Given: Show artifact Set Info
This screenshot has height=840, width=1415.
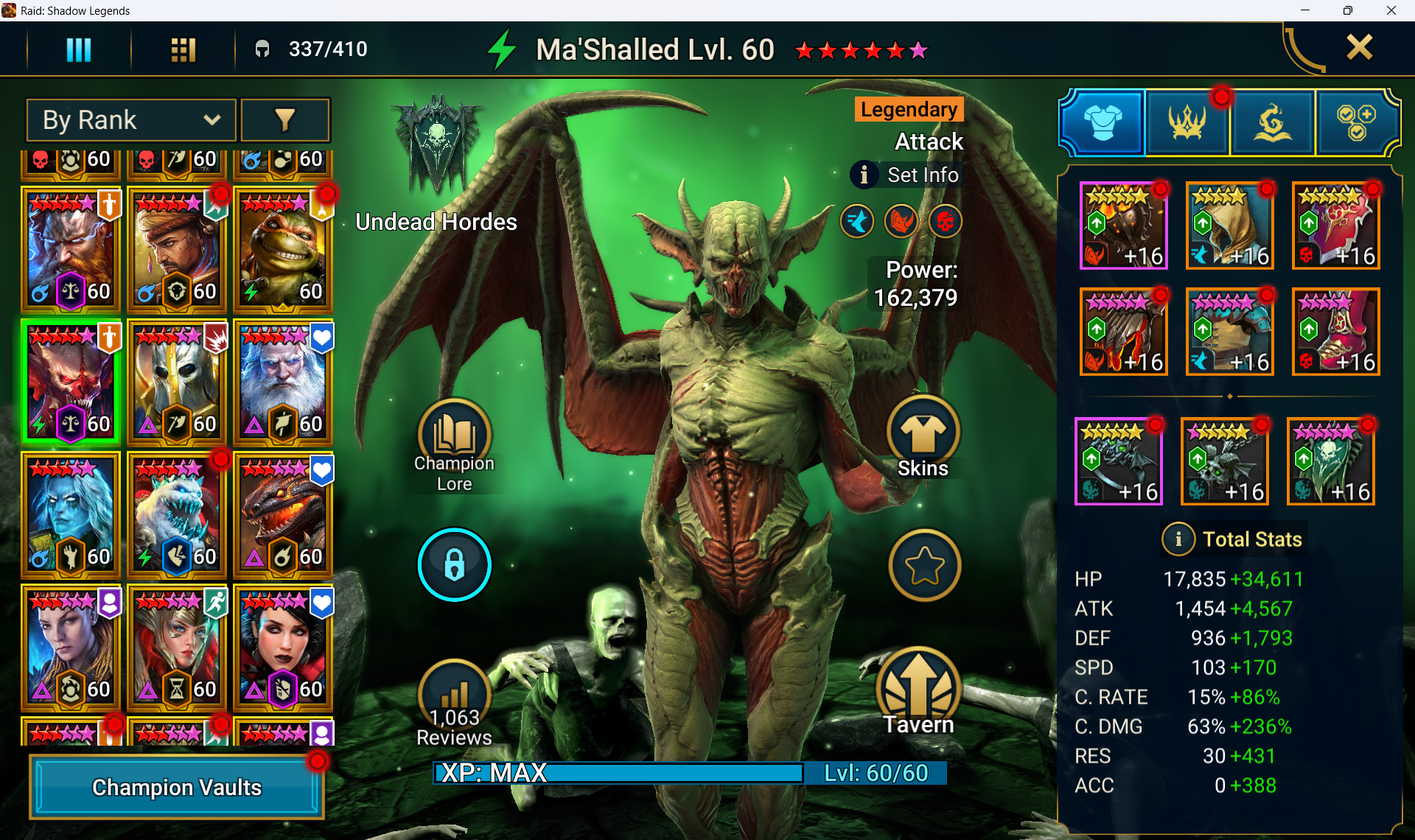Looking at the screenshot, I should click(x=906, y=175).
